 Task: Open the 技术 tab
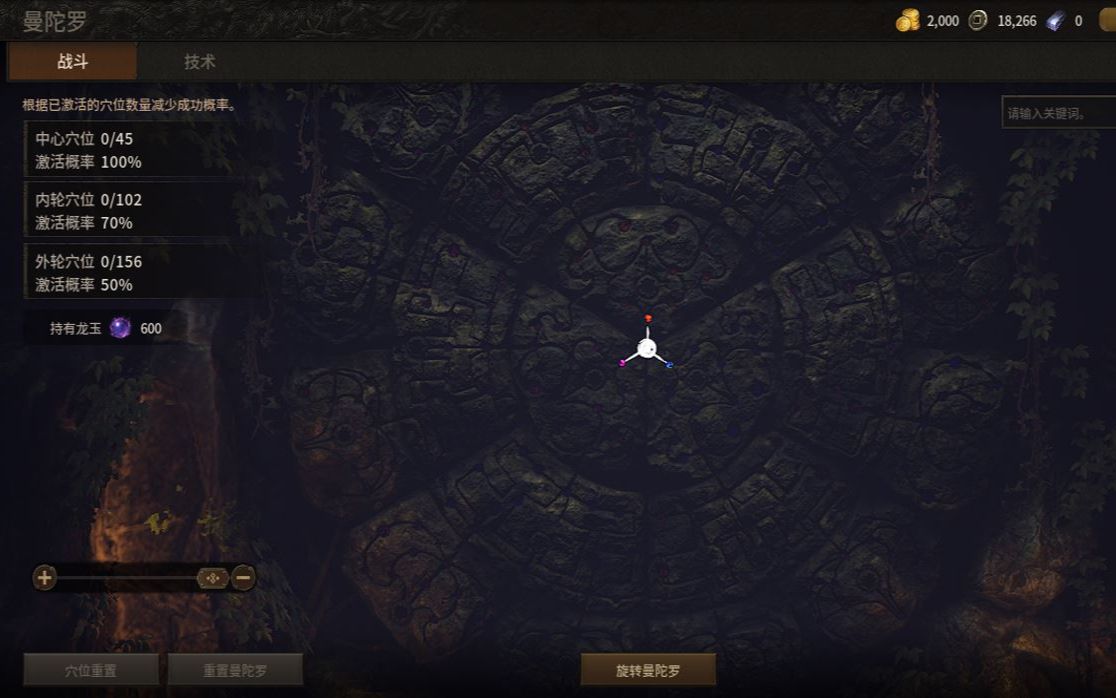[199, 61]
